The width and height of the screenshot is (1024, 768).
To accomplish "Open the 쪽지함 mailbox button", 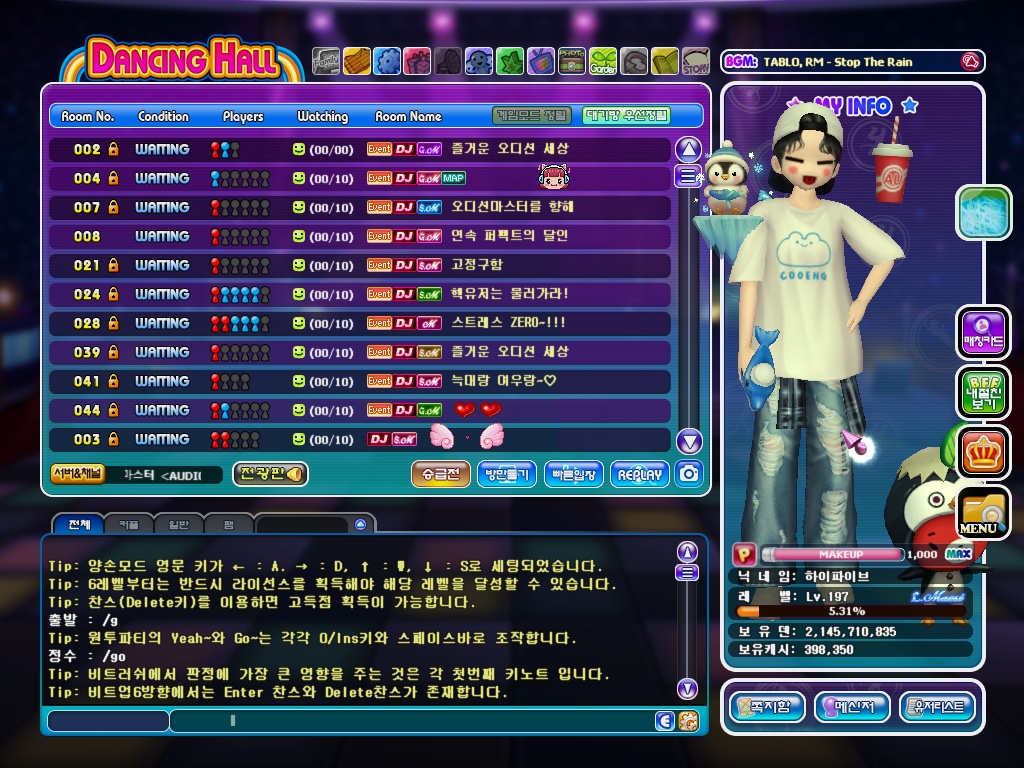I will coord(767,707).
